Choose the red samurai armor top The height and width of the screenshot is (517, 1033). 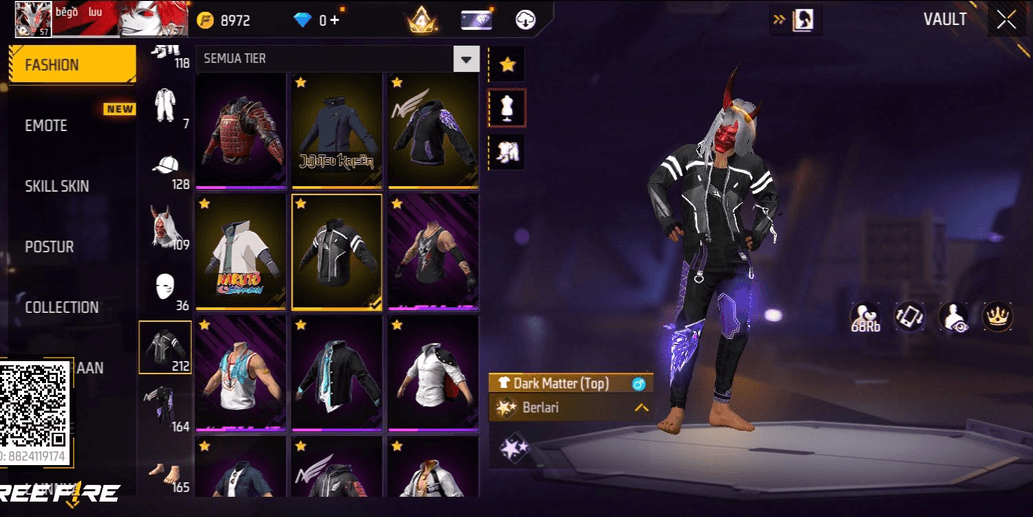pos(240,130)
